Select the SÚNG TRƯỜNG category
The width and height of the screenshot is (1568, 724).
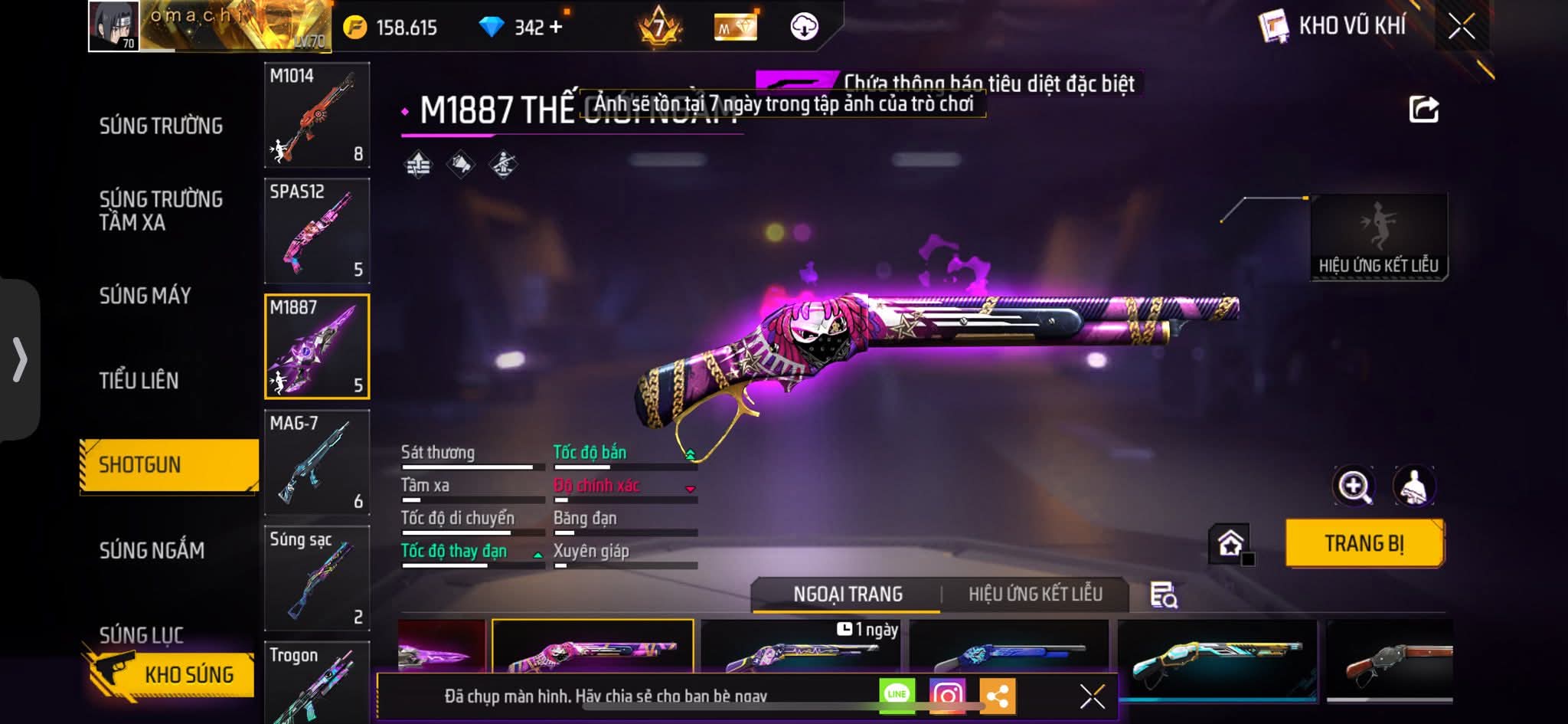(161, 126)
